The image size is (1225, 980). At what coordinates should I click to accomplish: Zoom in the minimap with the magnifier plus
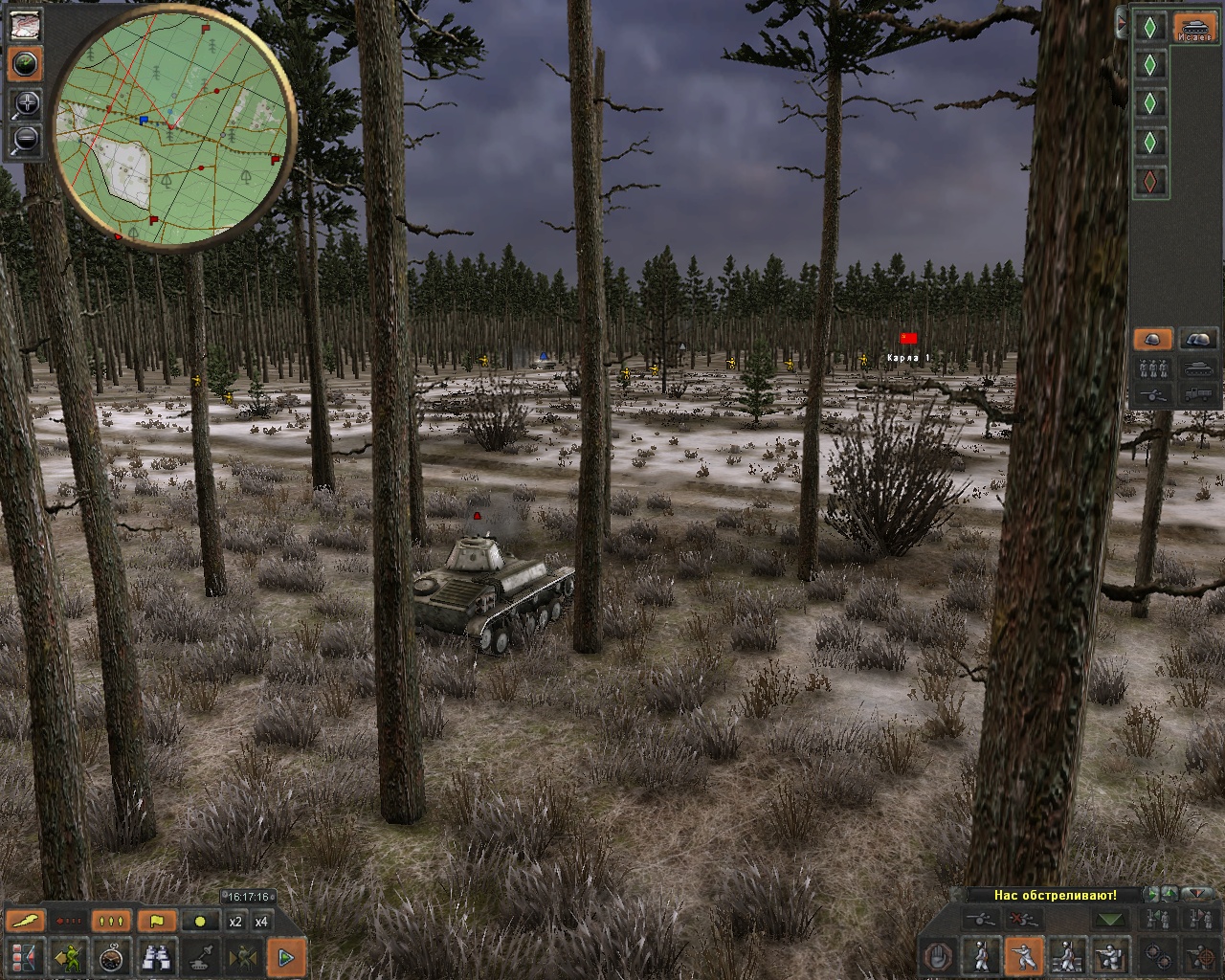click(x=25, y=103)
